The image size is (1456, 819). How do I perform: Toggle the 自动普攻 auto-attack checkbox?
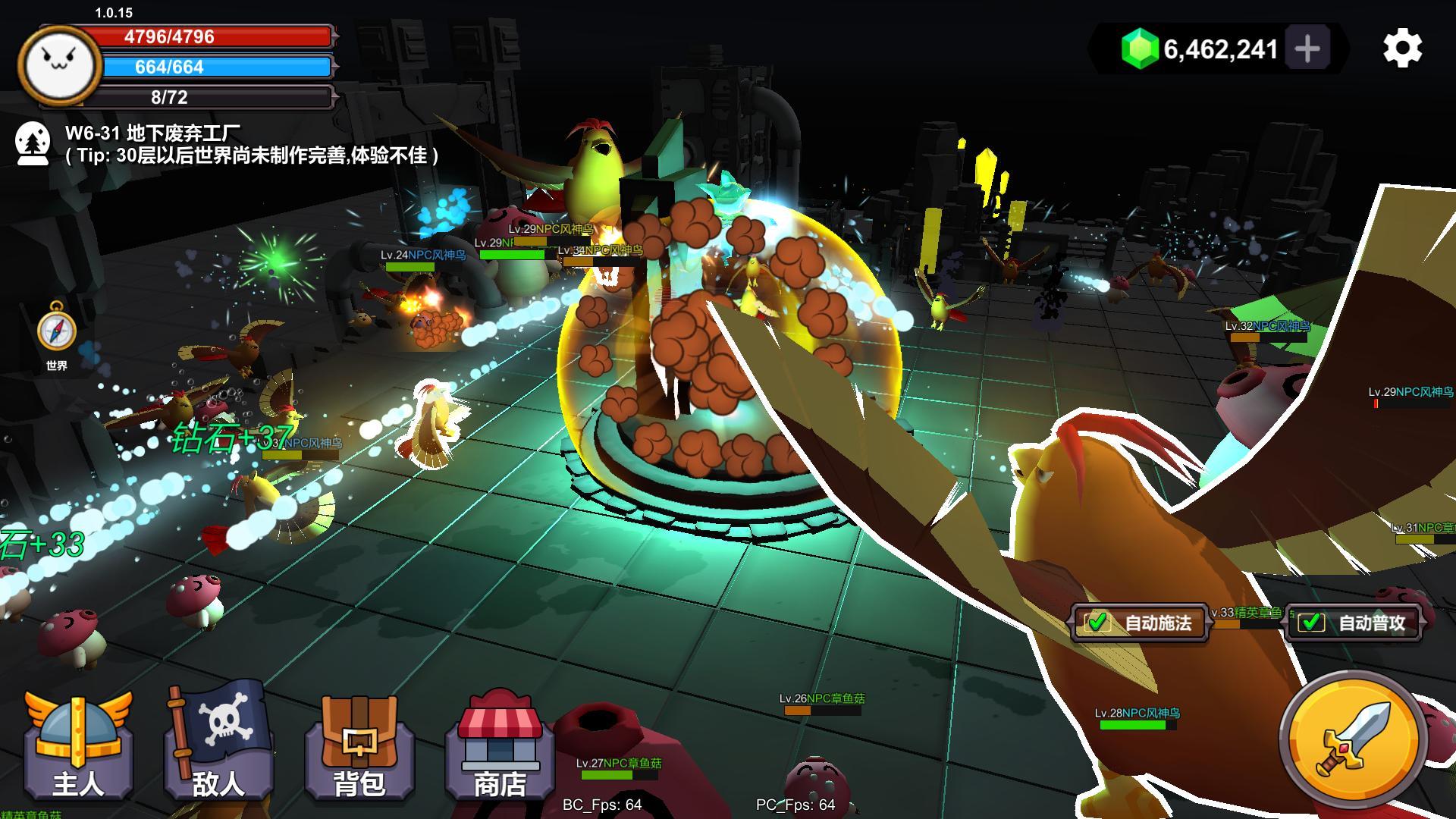1311,623
